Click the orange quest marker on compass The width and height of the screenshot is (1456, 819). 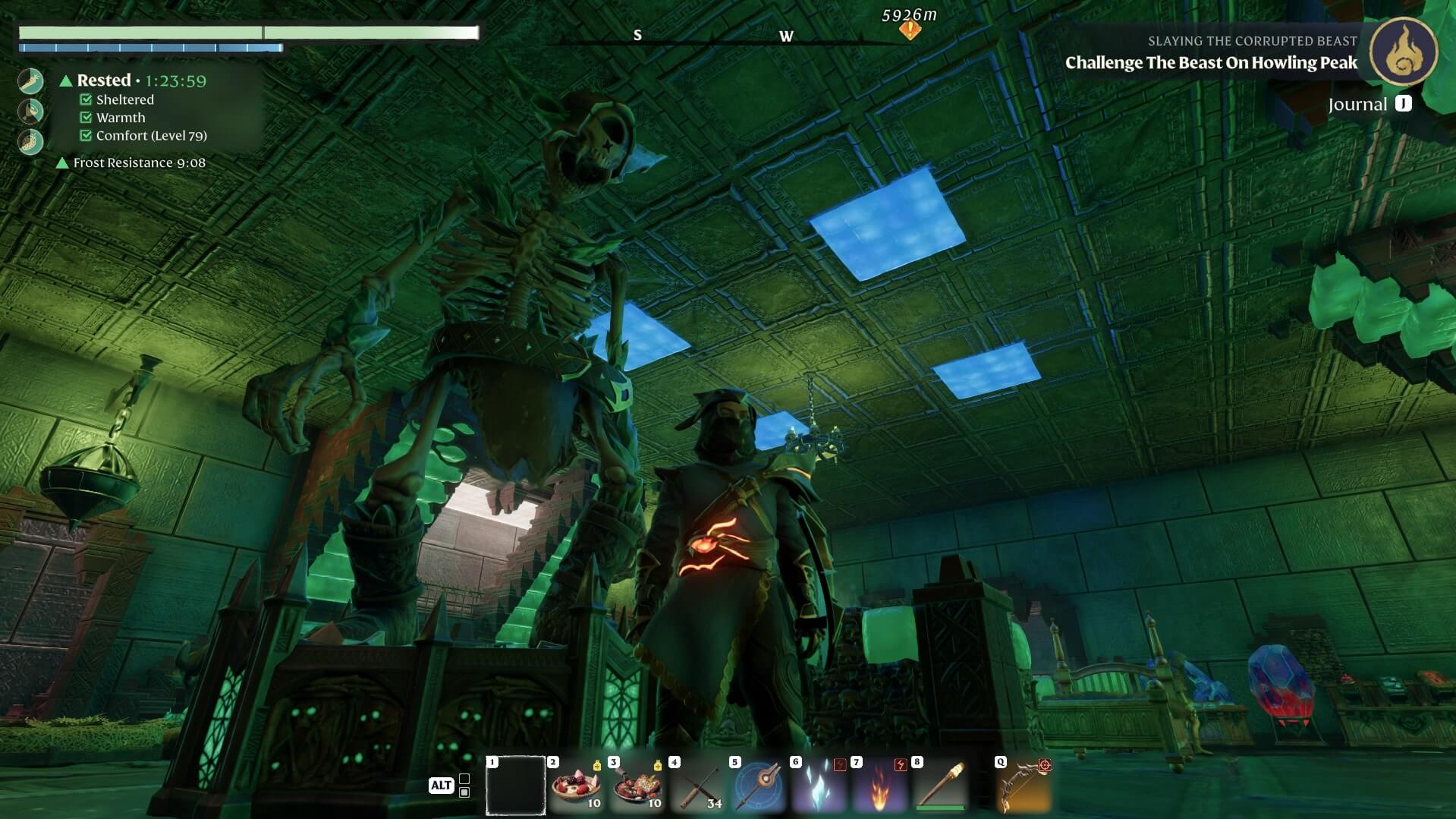pos(910,30)
